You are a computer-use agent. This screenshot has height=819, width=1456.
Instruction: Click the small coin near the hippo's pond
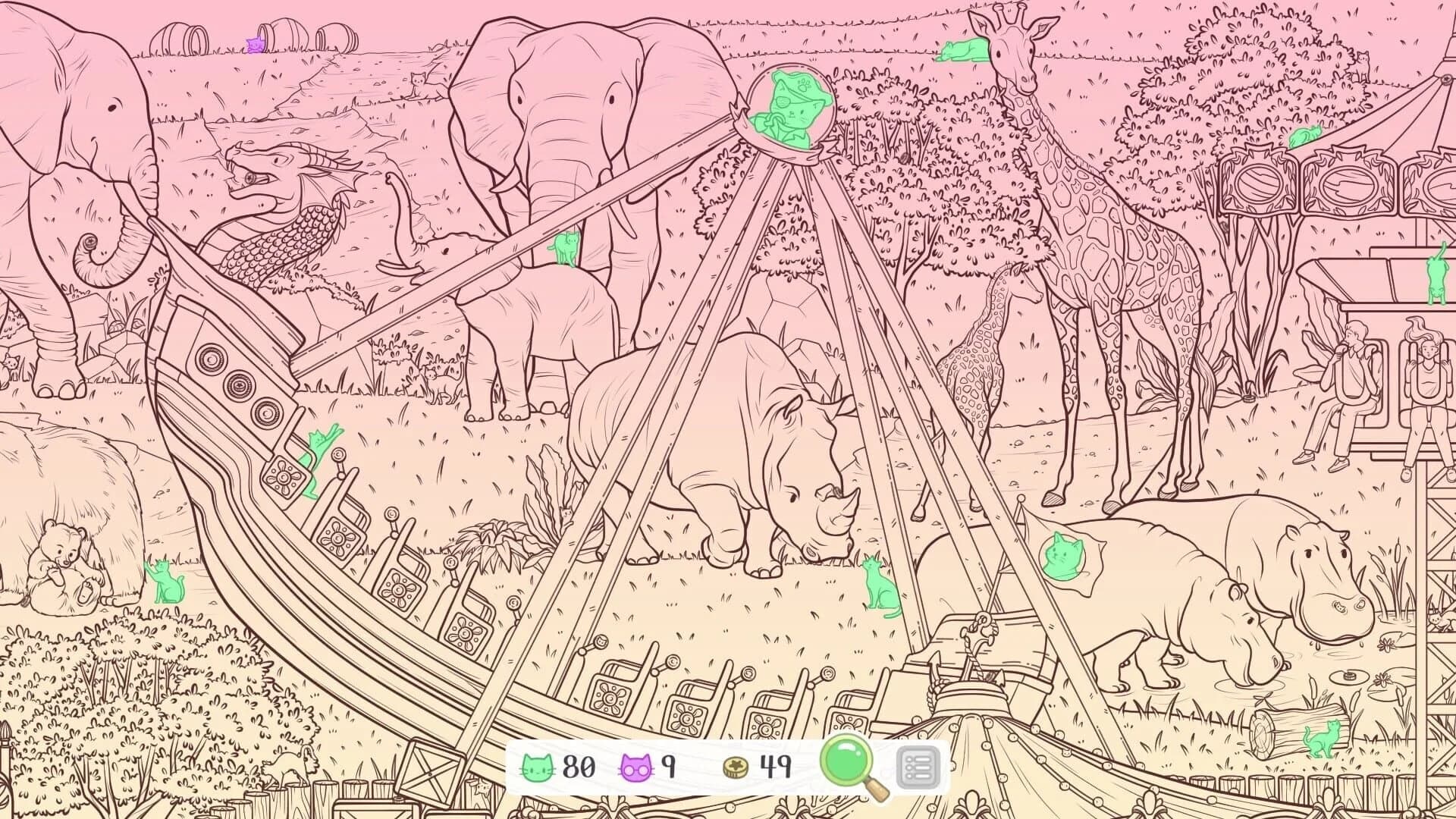[1351, 676]
